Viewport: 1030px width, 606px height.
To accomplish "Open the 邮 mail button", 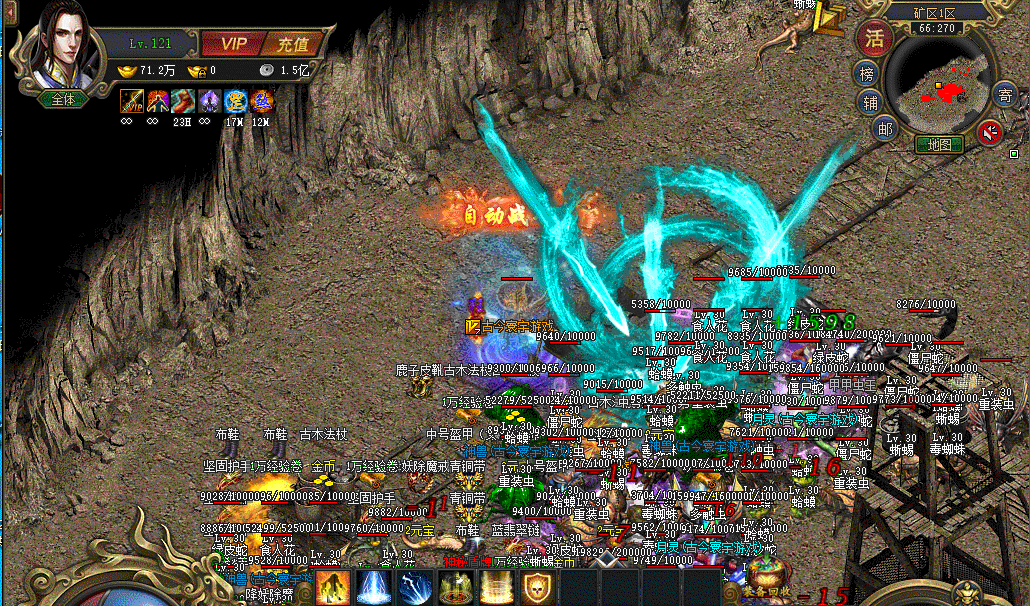I will [884, 127].
